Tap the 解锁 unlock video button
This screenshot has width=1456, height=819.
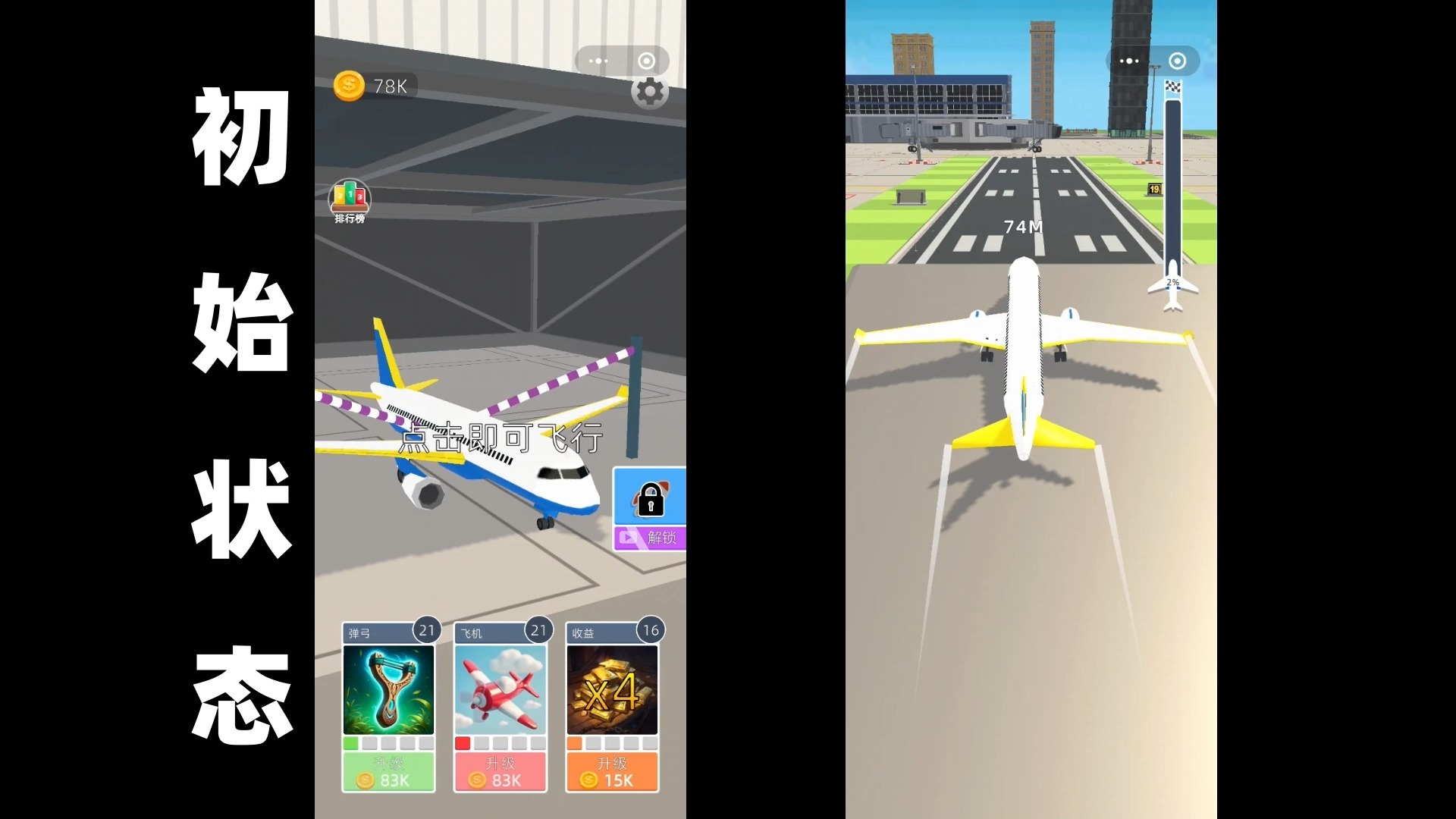(x=650, y=538)
